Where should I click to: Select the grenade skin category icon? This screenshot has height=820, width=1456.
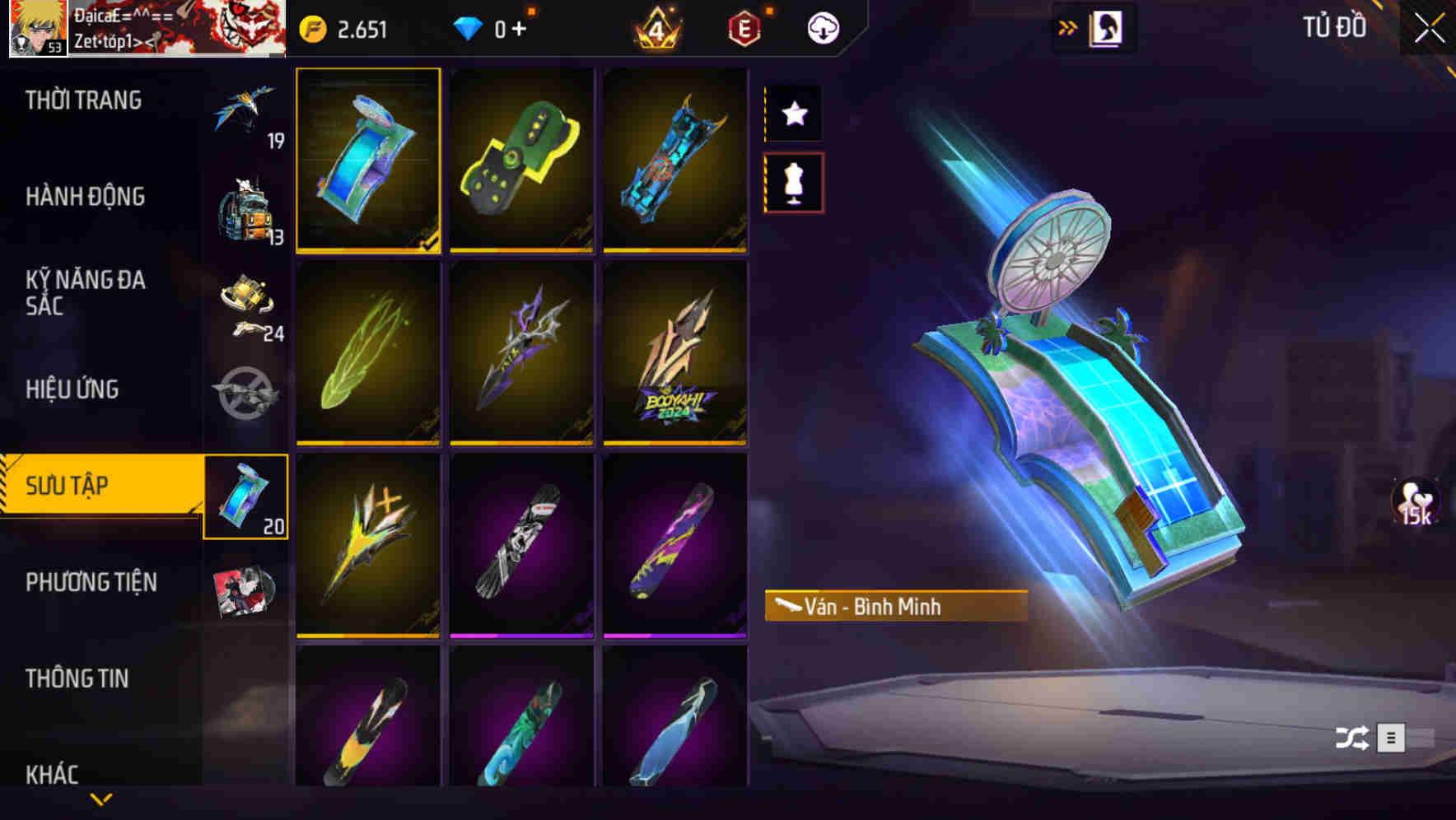pos(245,394)
